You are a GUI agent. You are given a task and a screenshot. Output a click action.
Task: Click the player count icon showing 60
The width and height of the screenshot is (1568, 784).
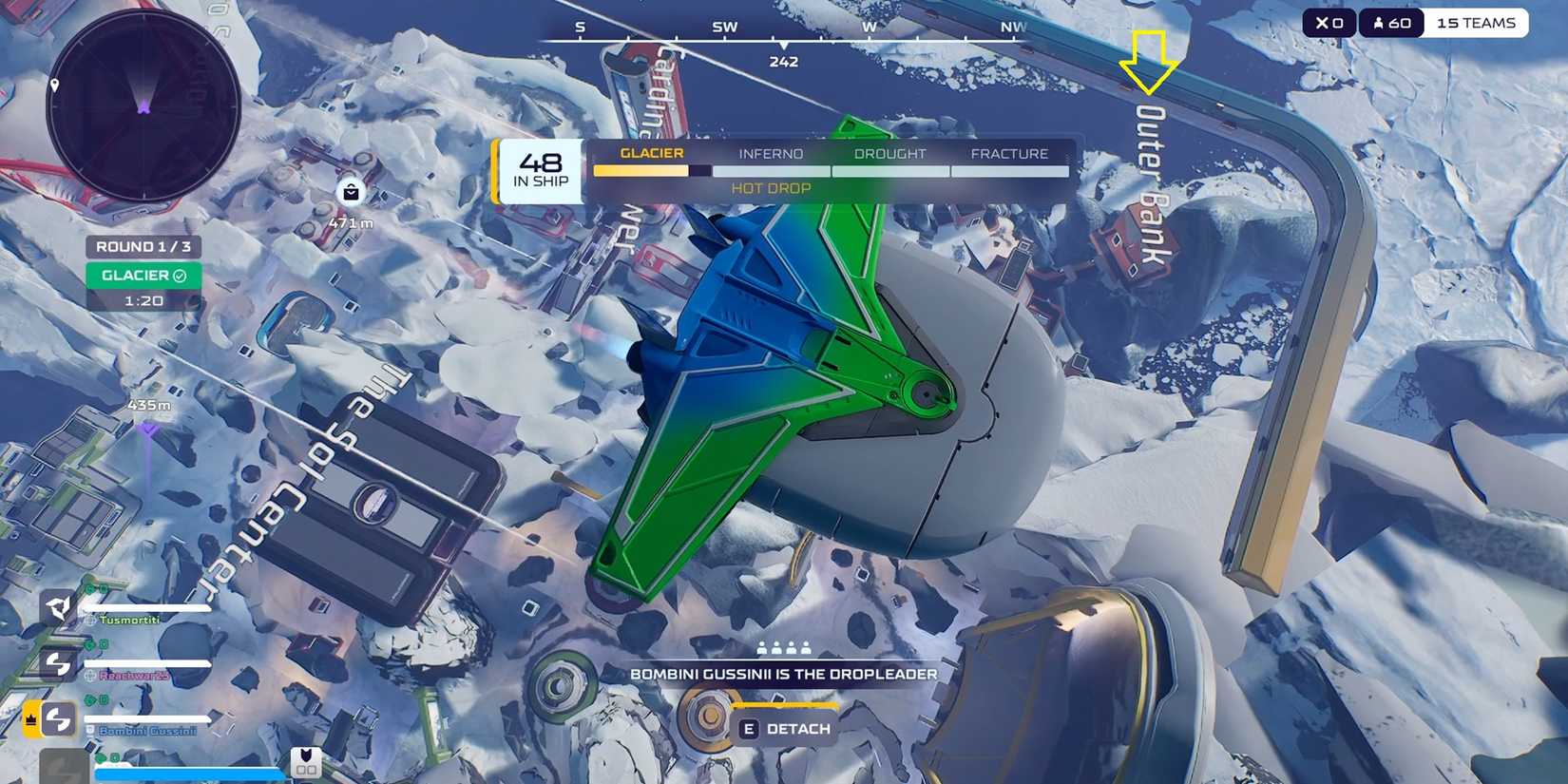1378,22
